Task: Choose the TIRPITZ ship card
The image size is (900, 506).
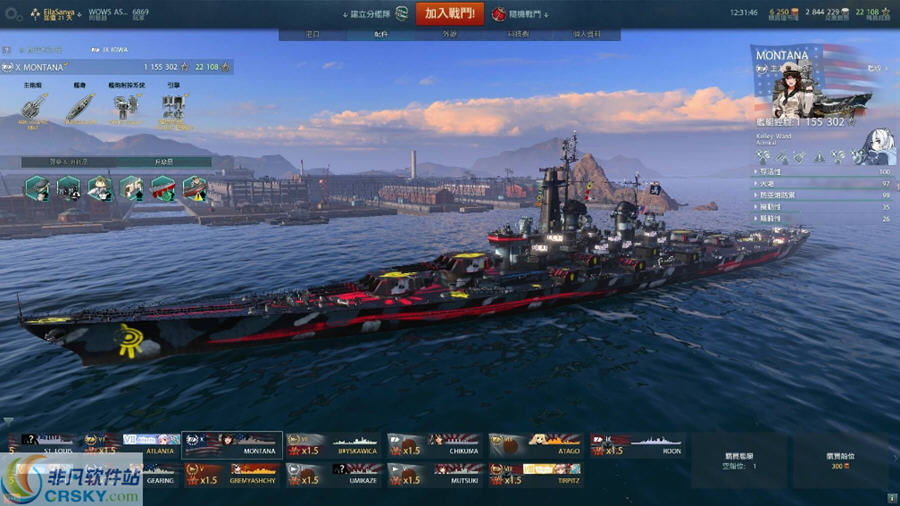Action: 536,474
